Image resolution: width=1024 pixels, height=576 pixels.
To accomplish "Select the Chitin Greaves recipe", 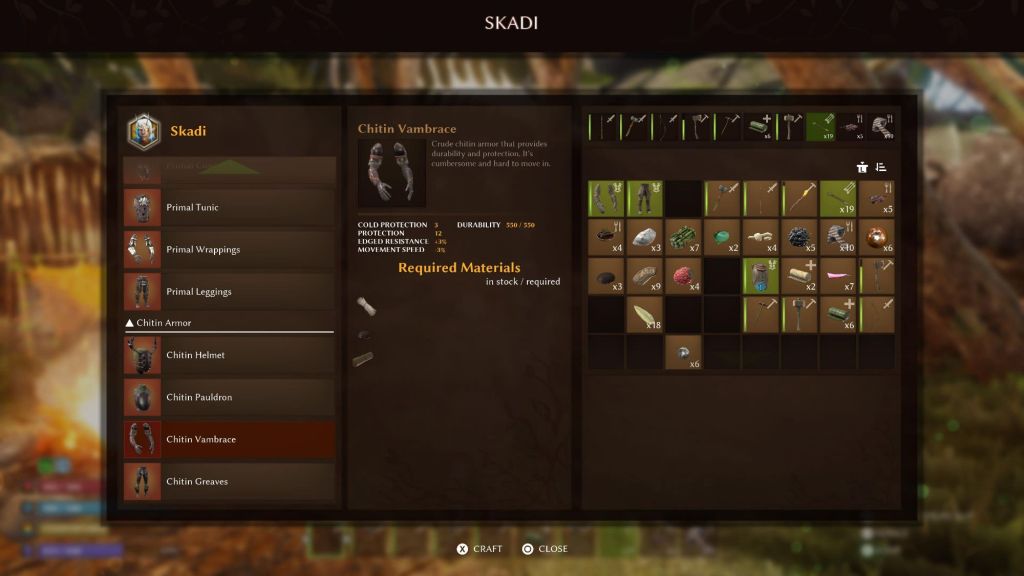I will click(229, 481).
